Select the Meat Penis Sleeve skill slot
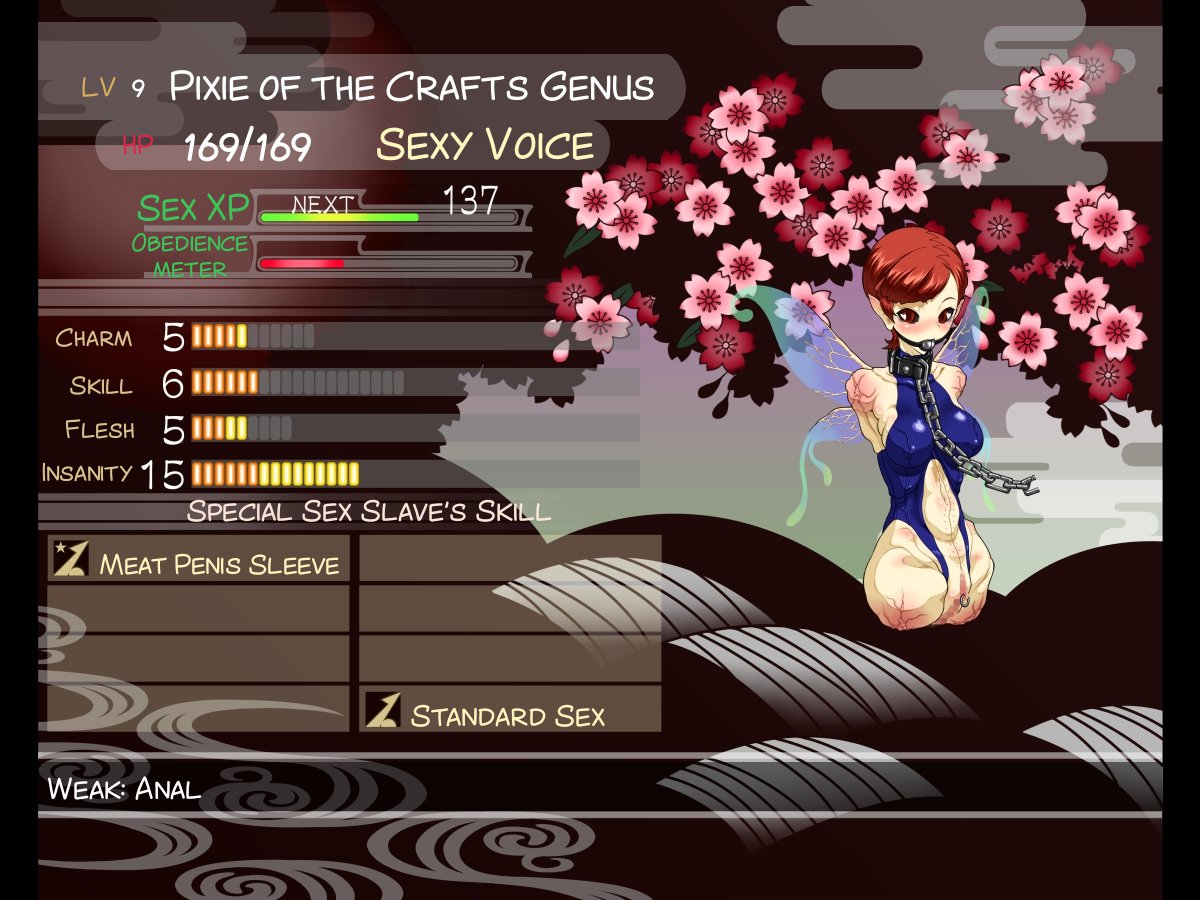Viewport: 1200px width, 900px height. [x=199, y=560]
